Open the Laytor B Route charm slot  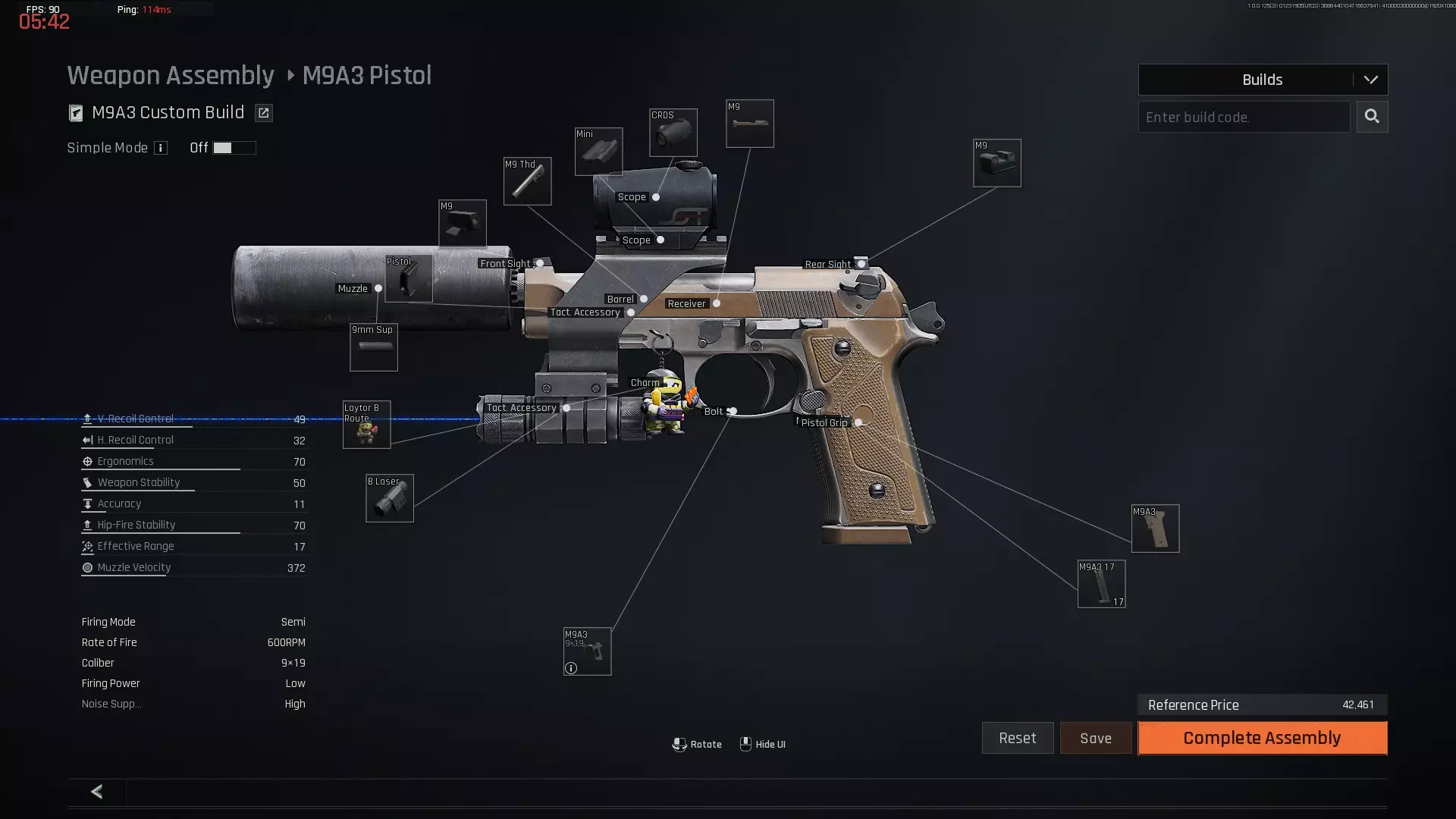point(366,425)
